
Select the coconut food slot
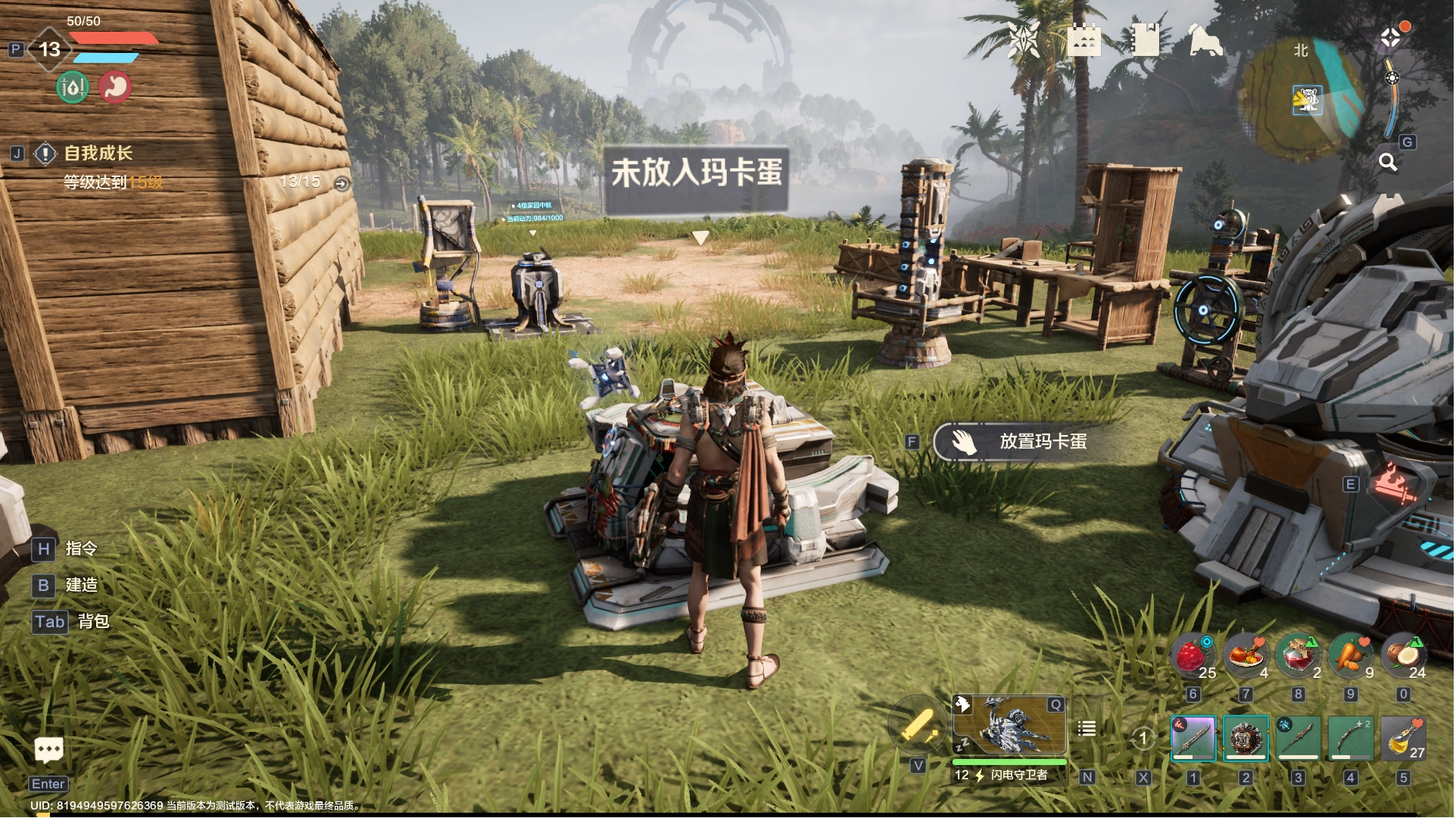pyautogui.click(x=1403, y=656)
